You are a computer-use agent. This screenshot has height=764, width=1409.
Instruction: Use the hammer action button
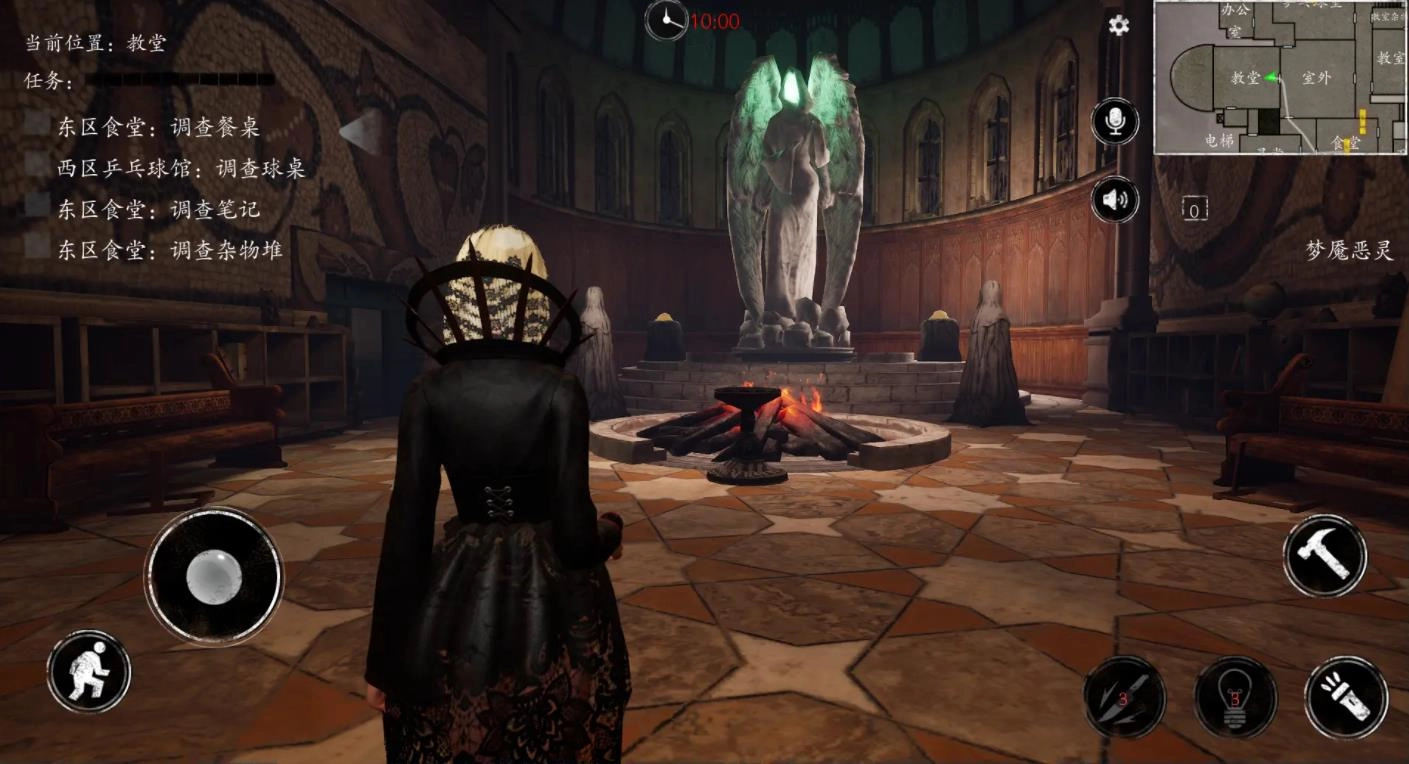1325,556
